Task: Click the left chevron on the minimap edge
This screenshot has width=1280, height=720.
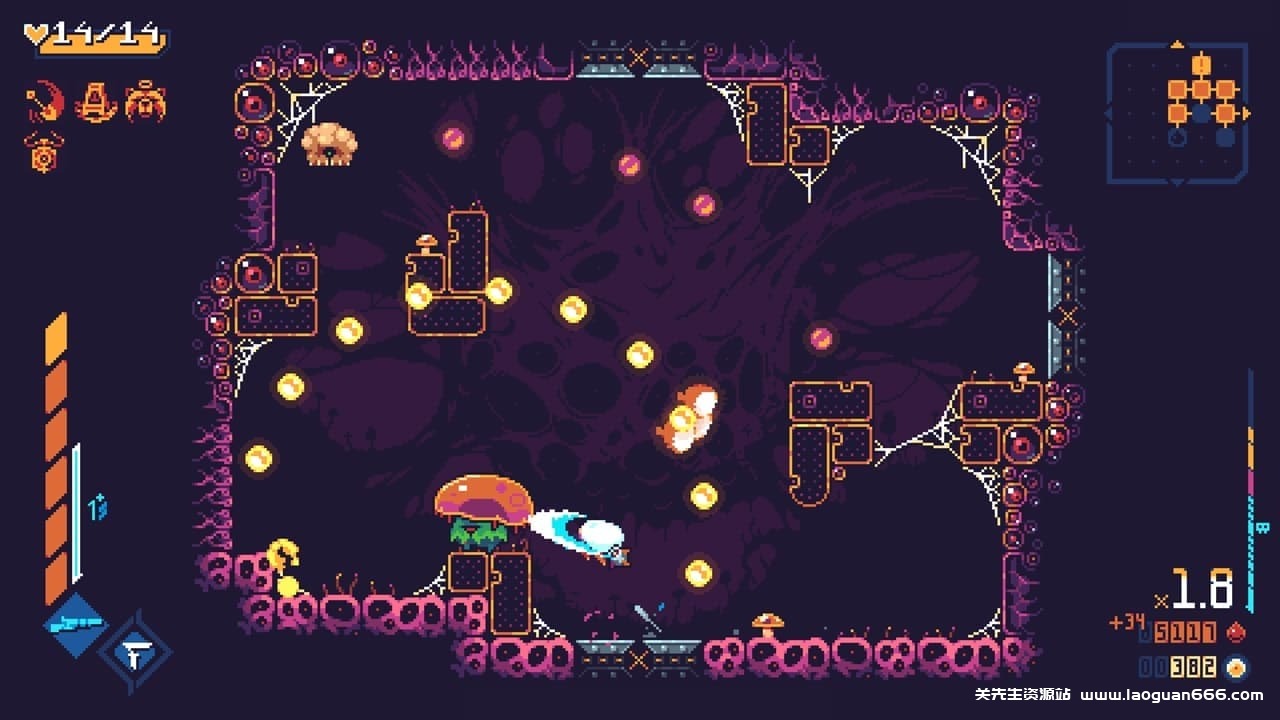Action: pyautogui.click(x=1108, y=112)
